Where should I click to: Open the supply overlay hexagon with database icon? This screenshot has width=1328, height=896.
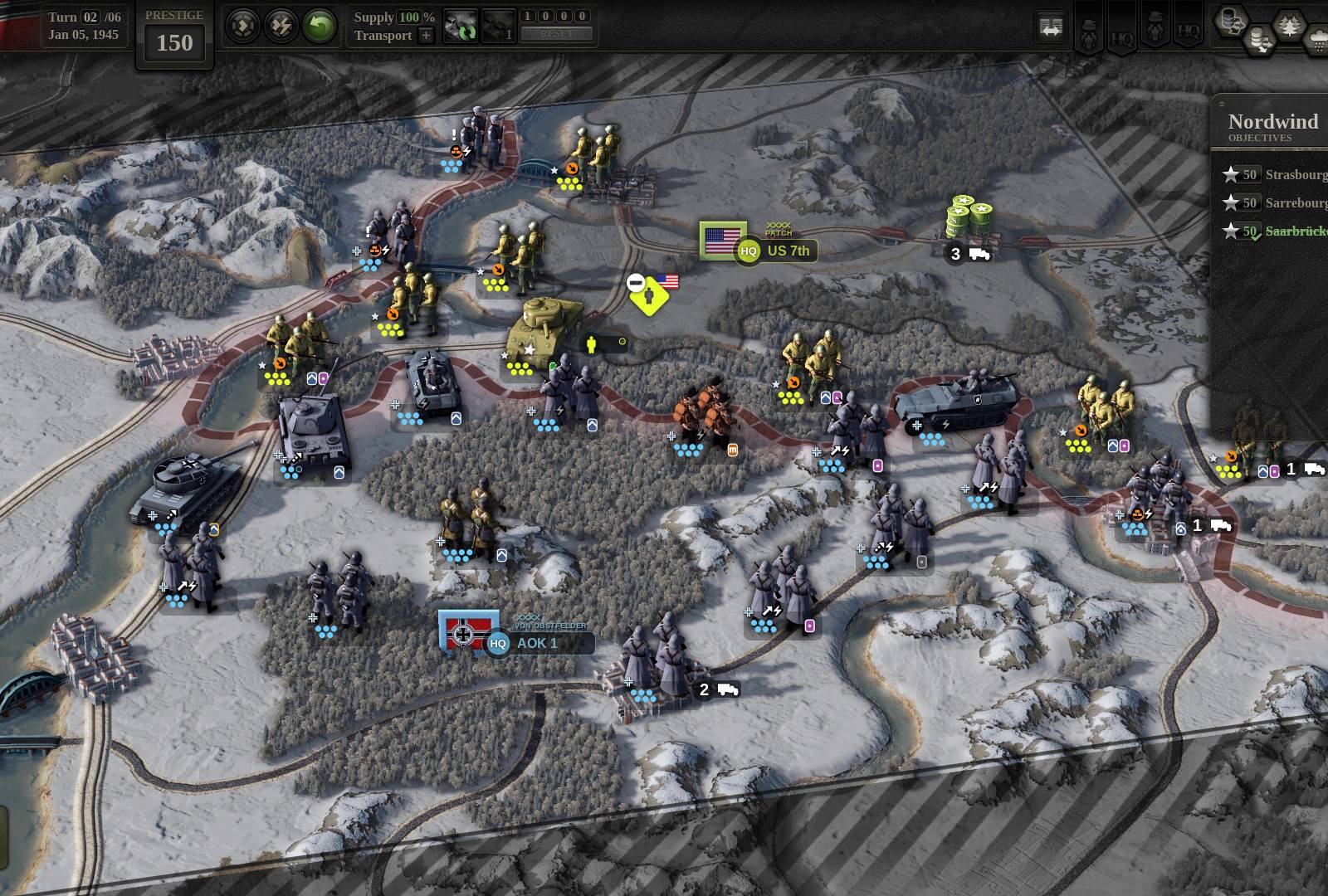(x=1231, y=22)
